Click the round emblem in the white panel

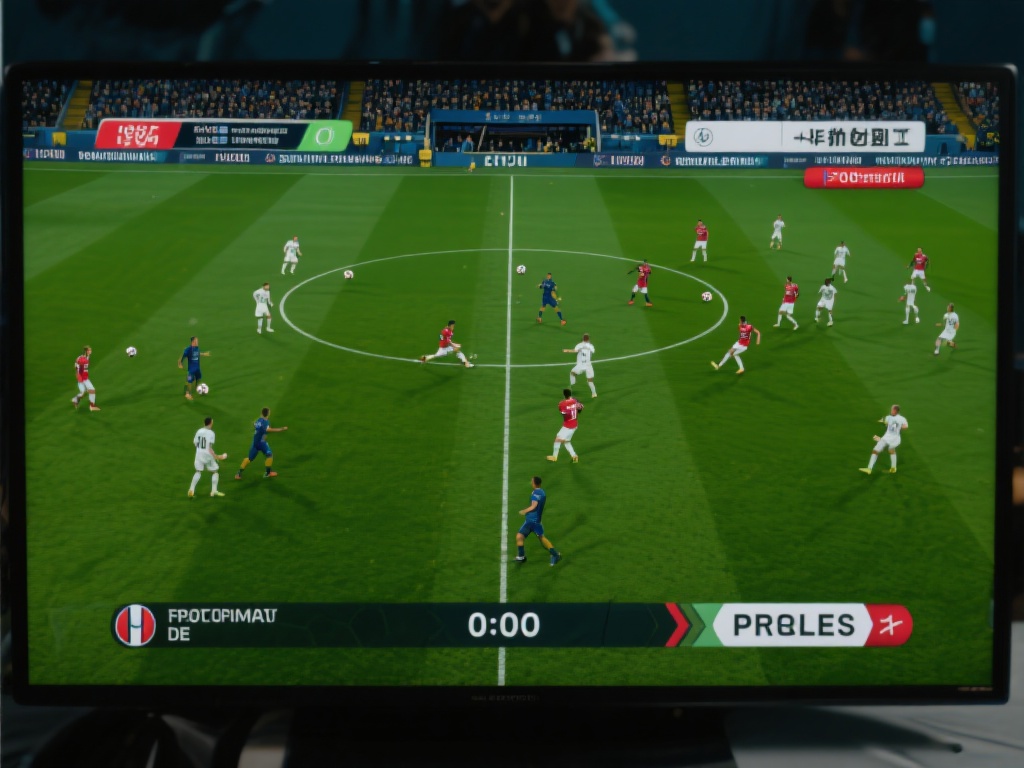pos(703,137)
